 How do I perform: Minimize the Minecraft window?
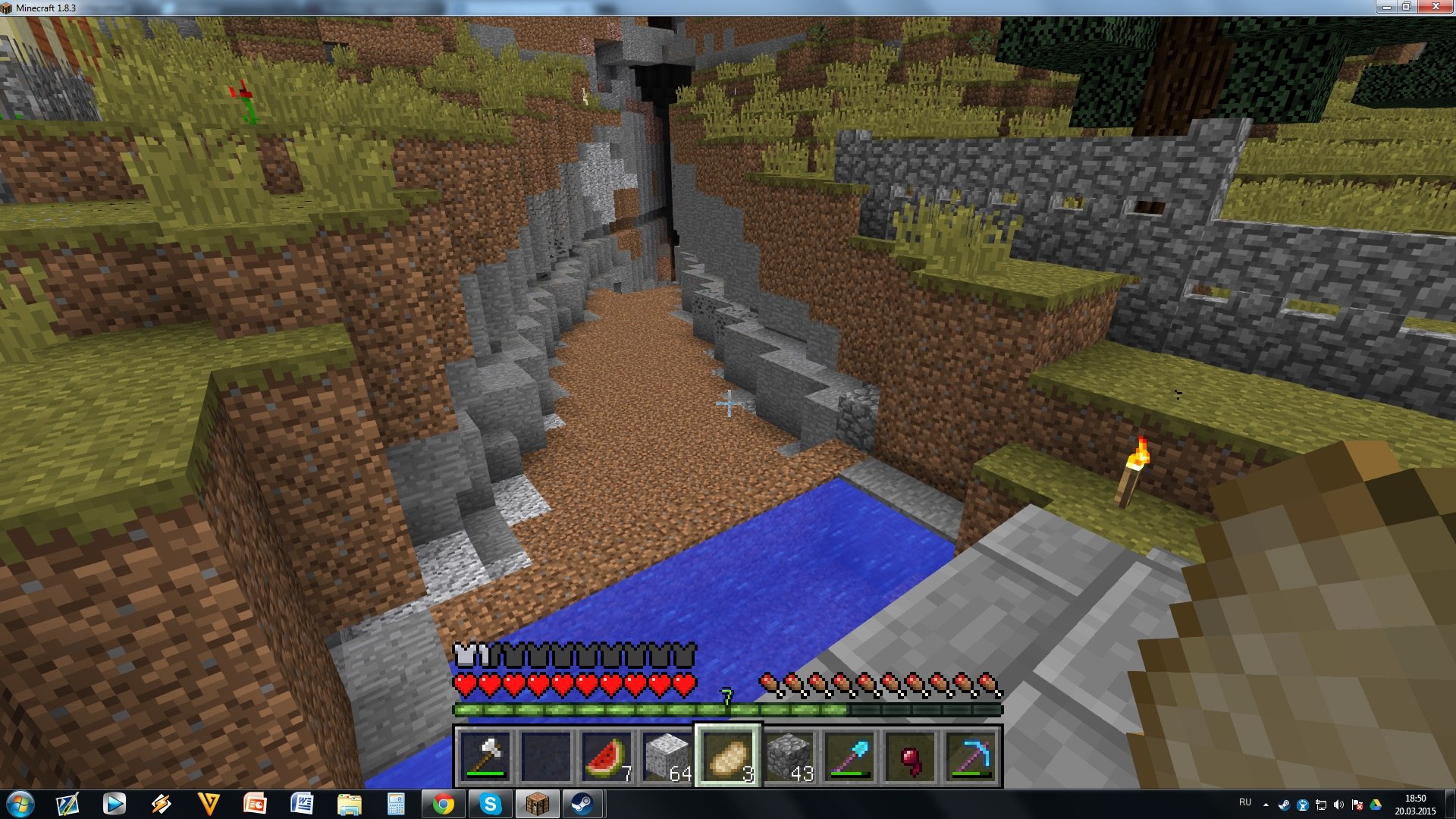tap(1386, 7)
